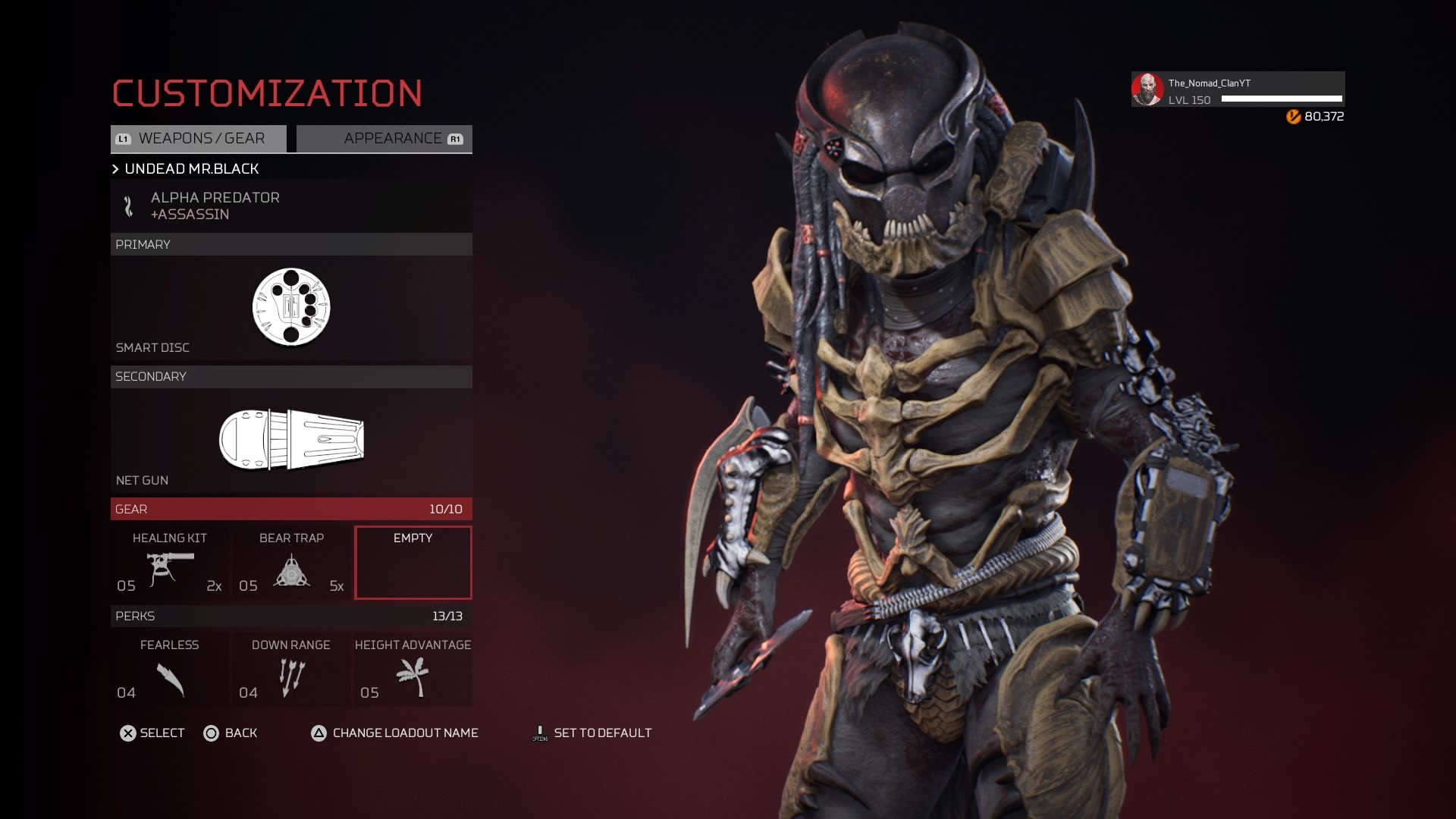Open the Fearless perk slot
Screen dimensions: 1456x819
pyautogui.click(x=169, y=670)
